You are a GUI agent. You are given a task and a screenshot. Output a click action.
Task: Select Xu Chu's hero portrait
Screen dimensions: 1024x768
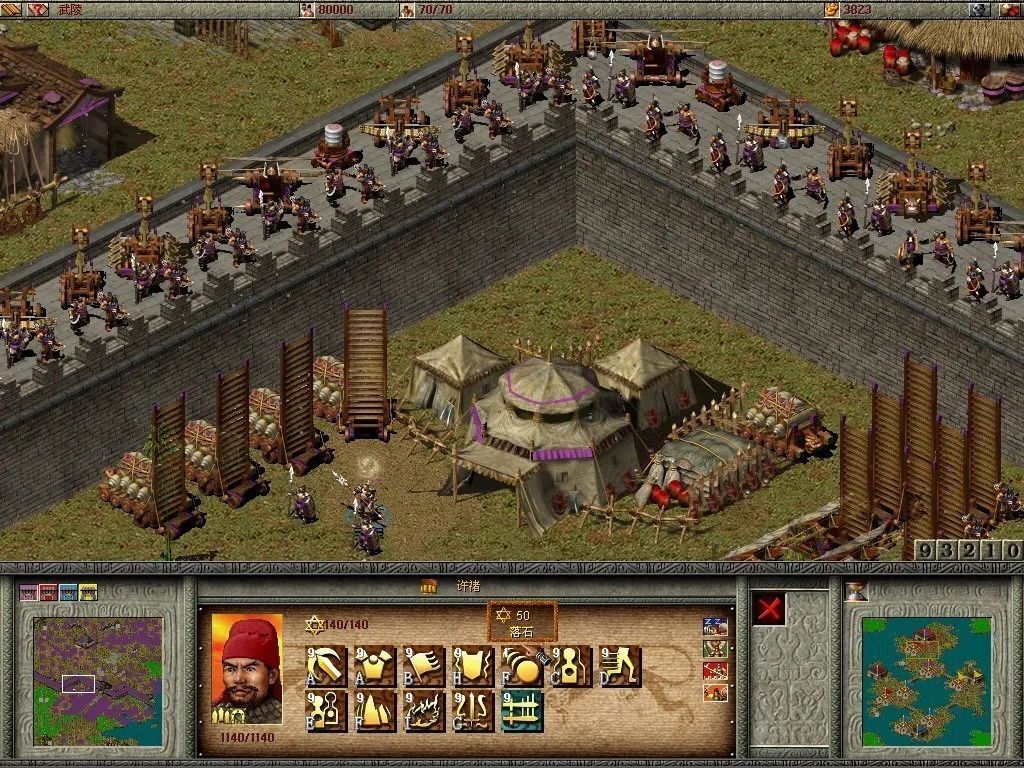(246, 668)
